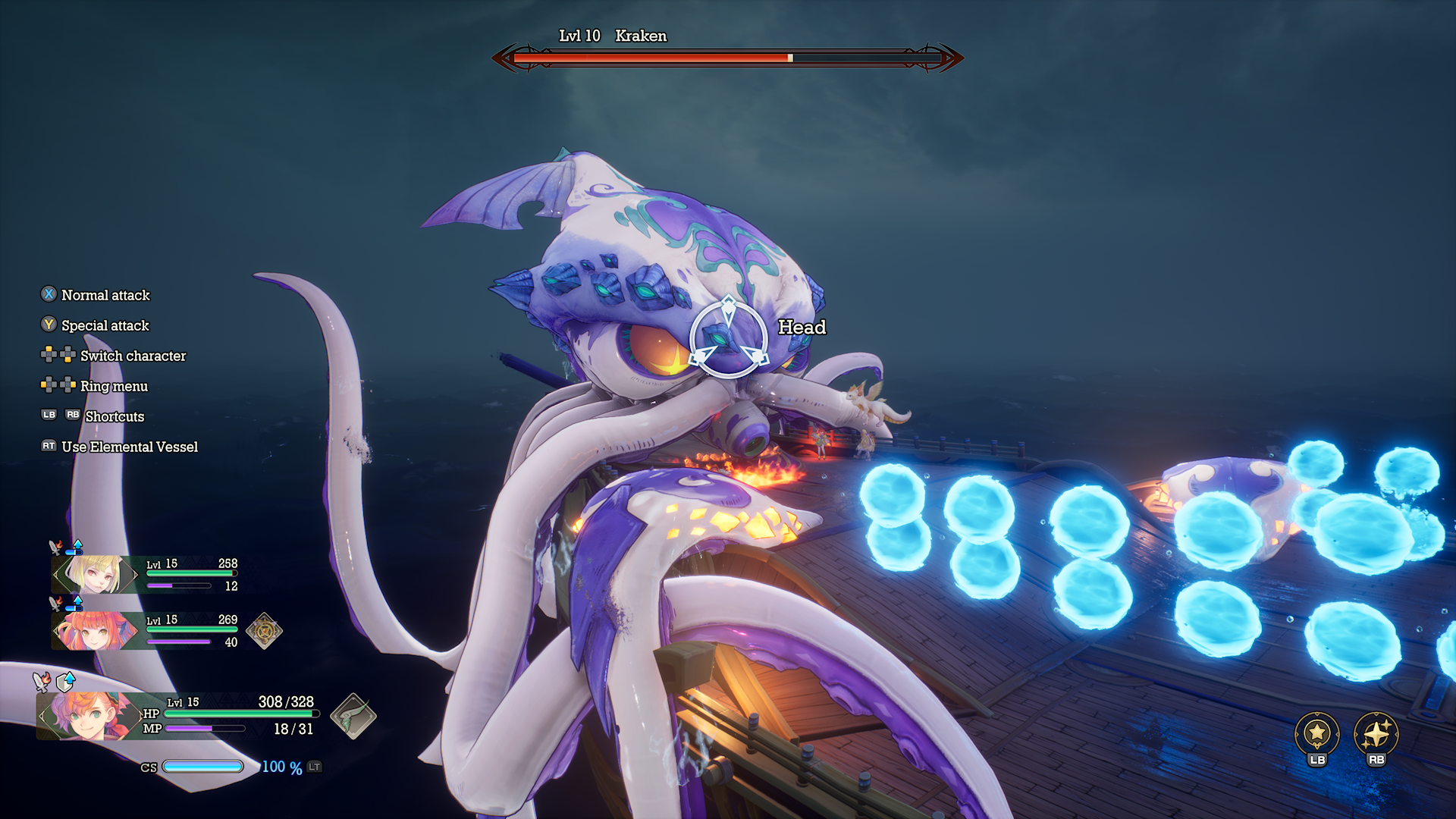1456x819 pixels.
Task: Click the active leader's portrait
Action: tap(87, 716)
